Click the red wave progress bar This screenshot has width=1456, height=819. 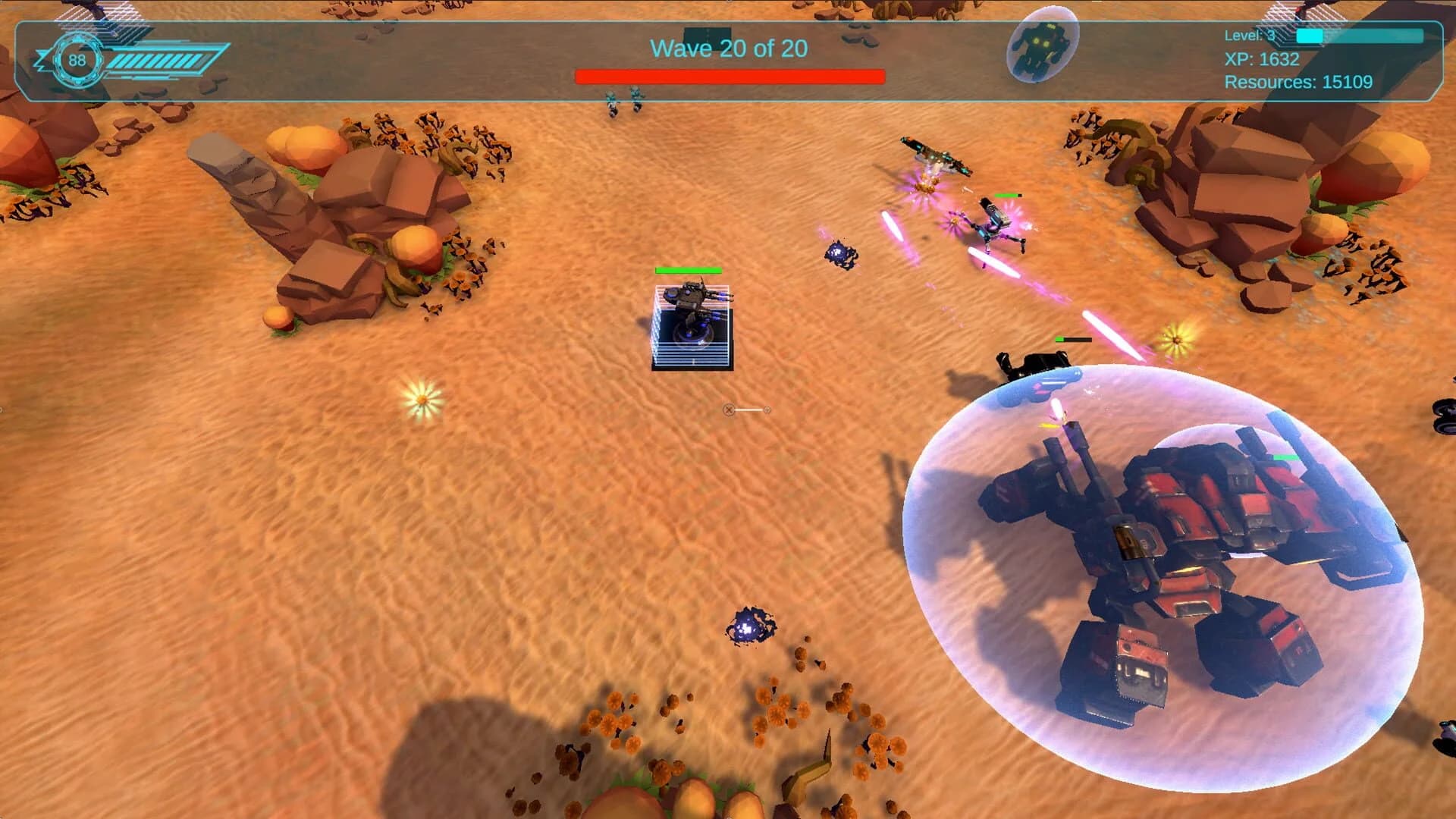coord(730,74)
